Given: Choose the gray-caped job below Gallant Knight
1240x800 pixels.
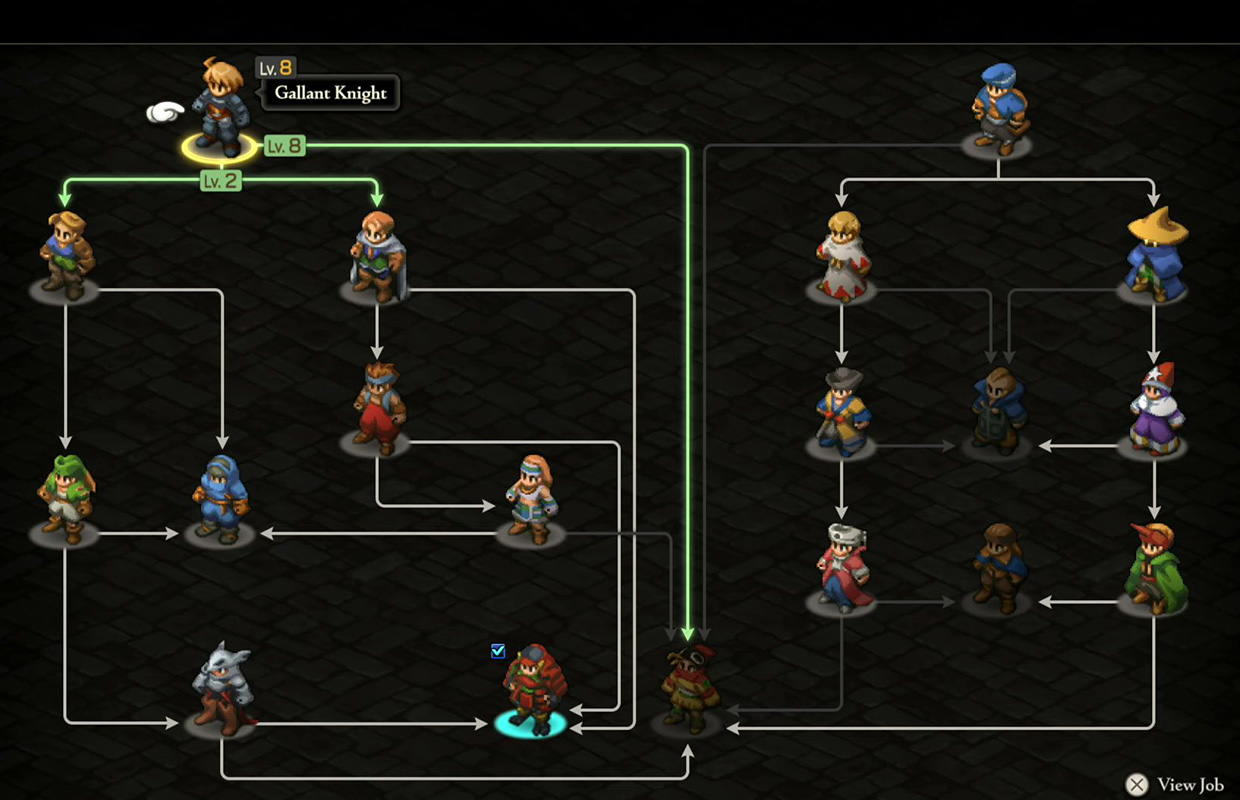Looking at the screenshot, I should [x=377, y=256].
